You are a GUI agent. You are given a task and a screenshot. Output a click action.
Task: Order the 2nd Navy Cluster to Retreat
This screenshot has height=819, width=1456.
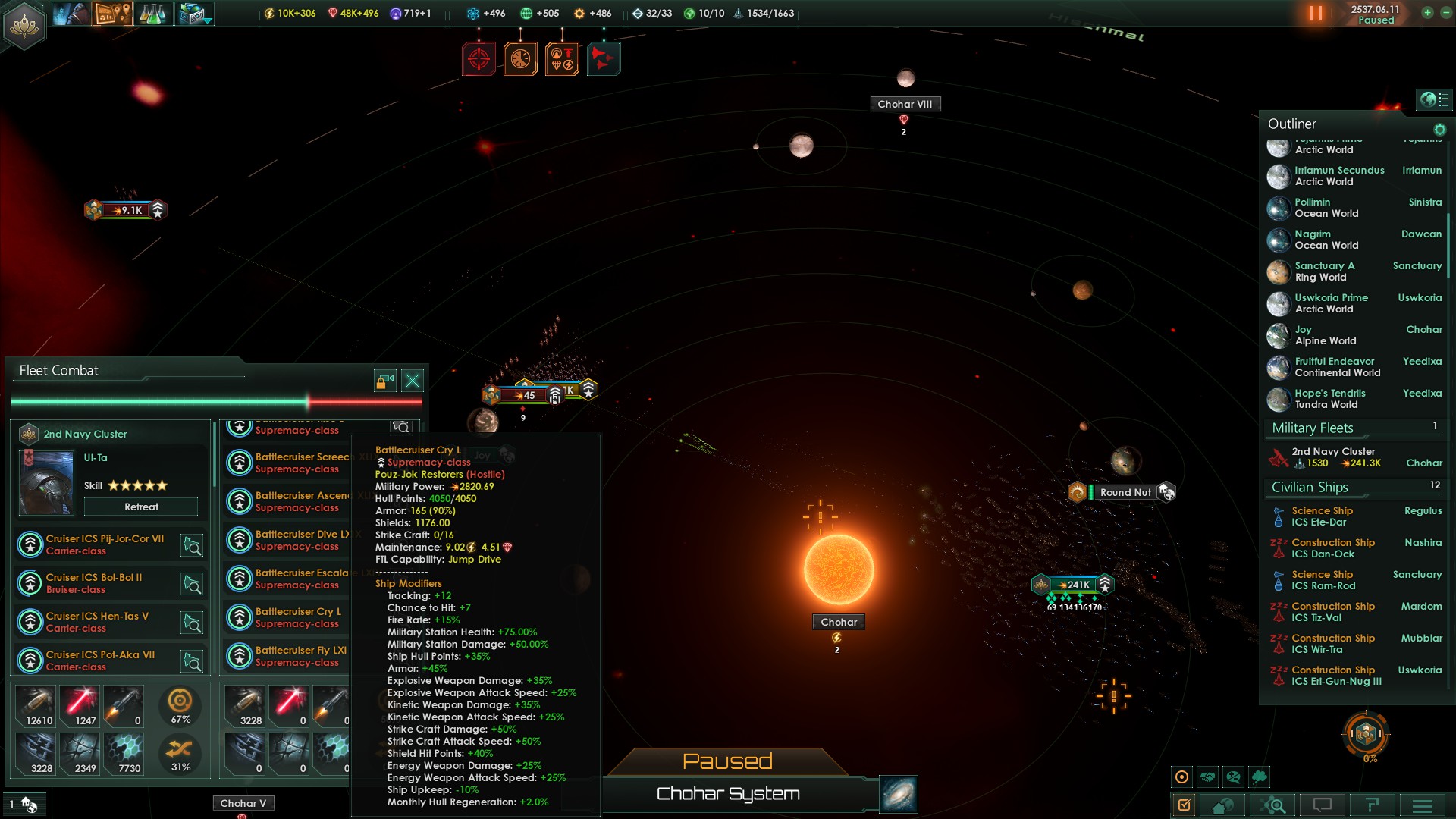point(141,507)
